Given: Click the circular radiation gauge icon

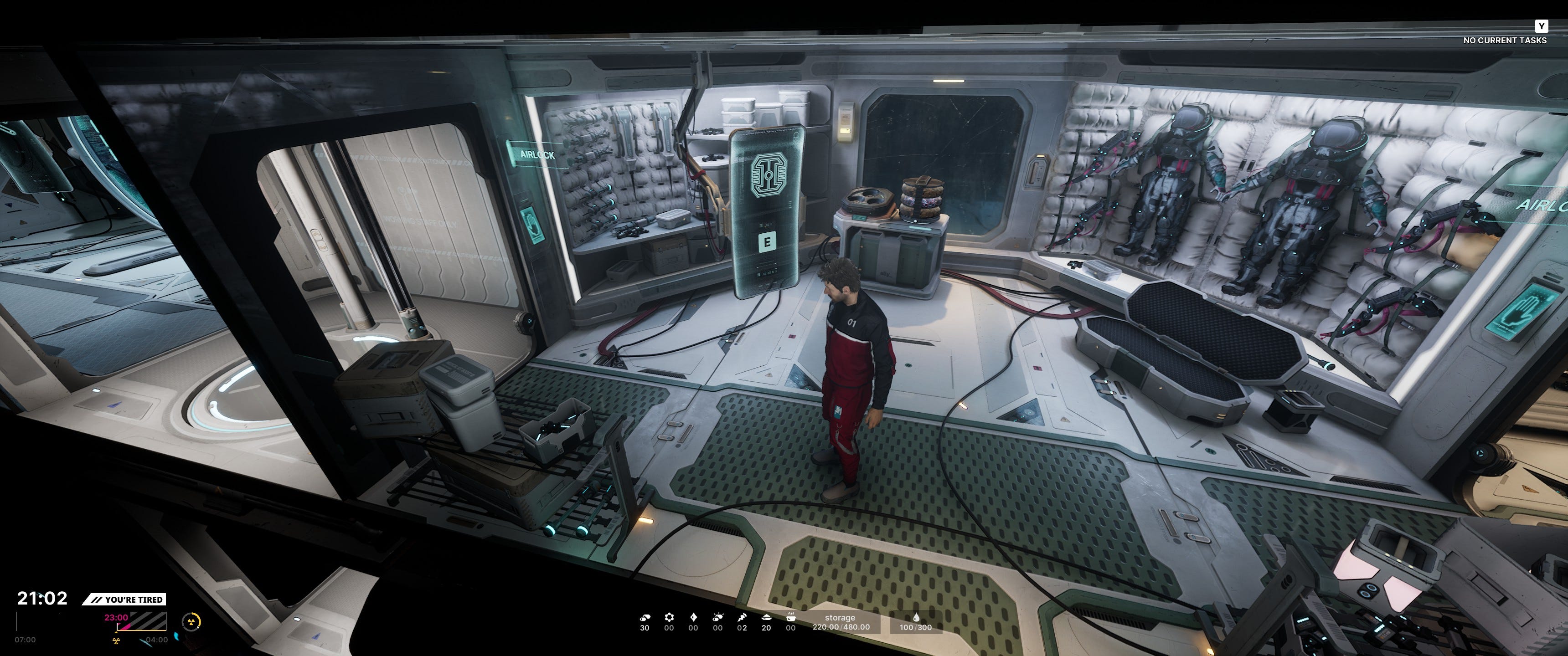Looking at the screenshot, I should (x=191, y=621).
